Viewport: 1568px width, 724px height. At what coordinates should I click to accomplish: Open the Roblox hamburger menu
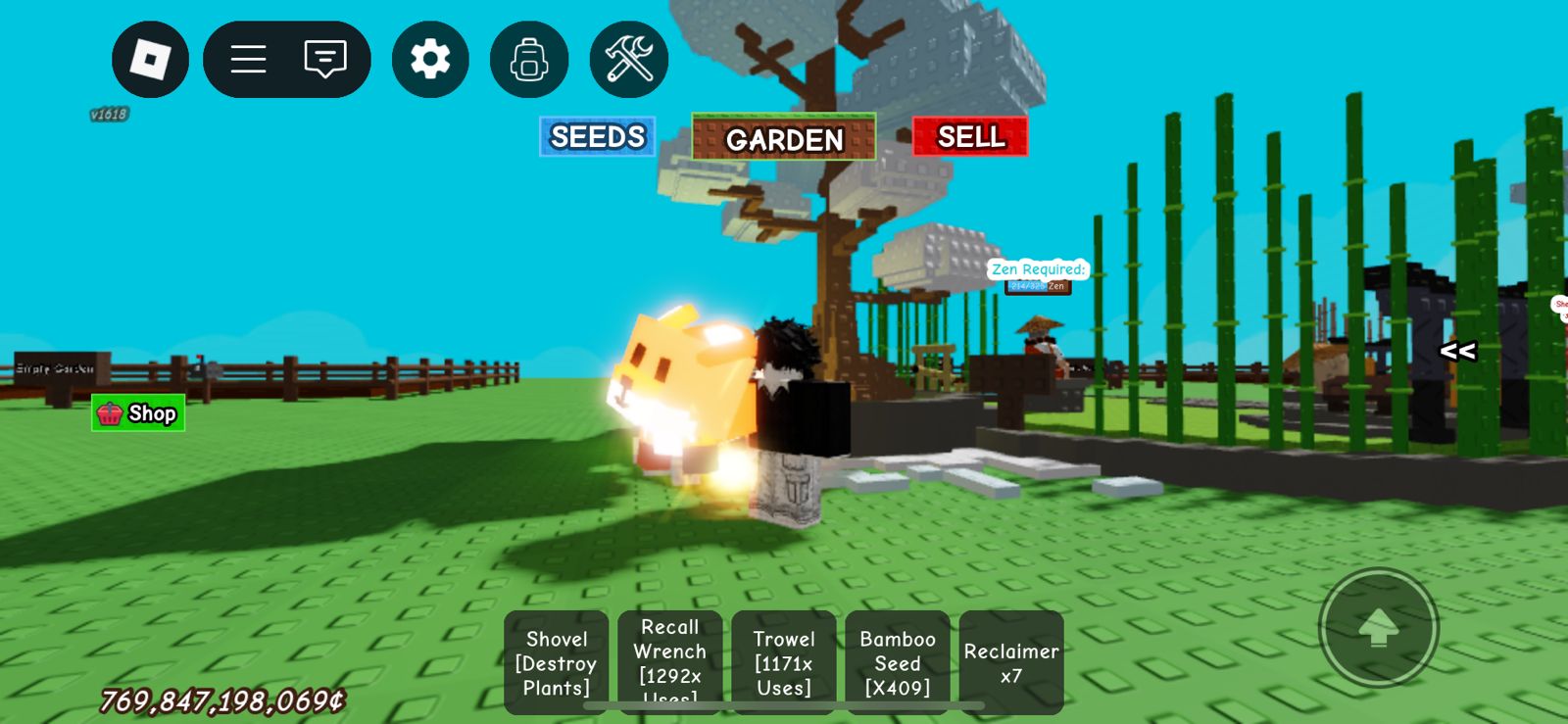[x=248, y=59]
